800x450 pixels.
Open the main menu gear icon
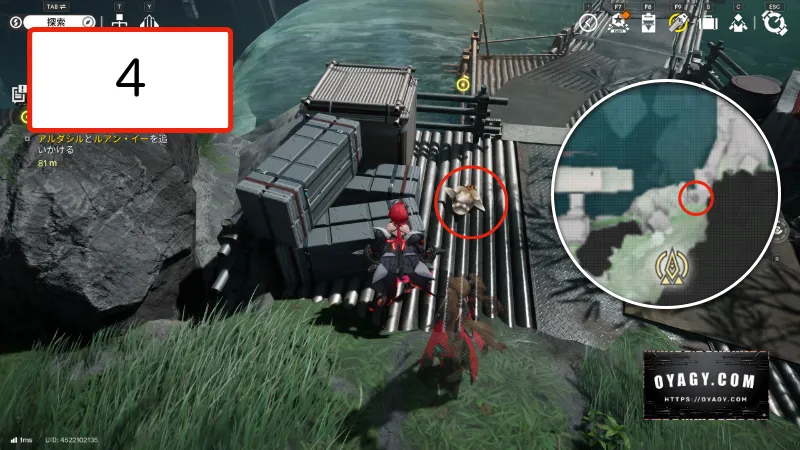point(773,22)
